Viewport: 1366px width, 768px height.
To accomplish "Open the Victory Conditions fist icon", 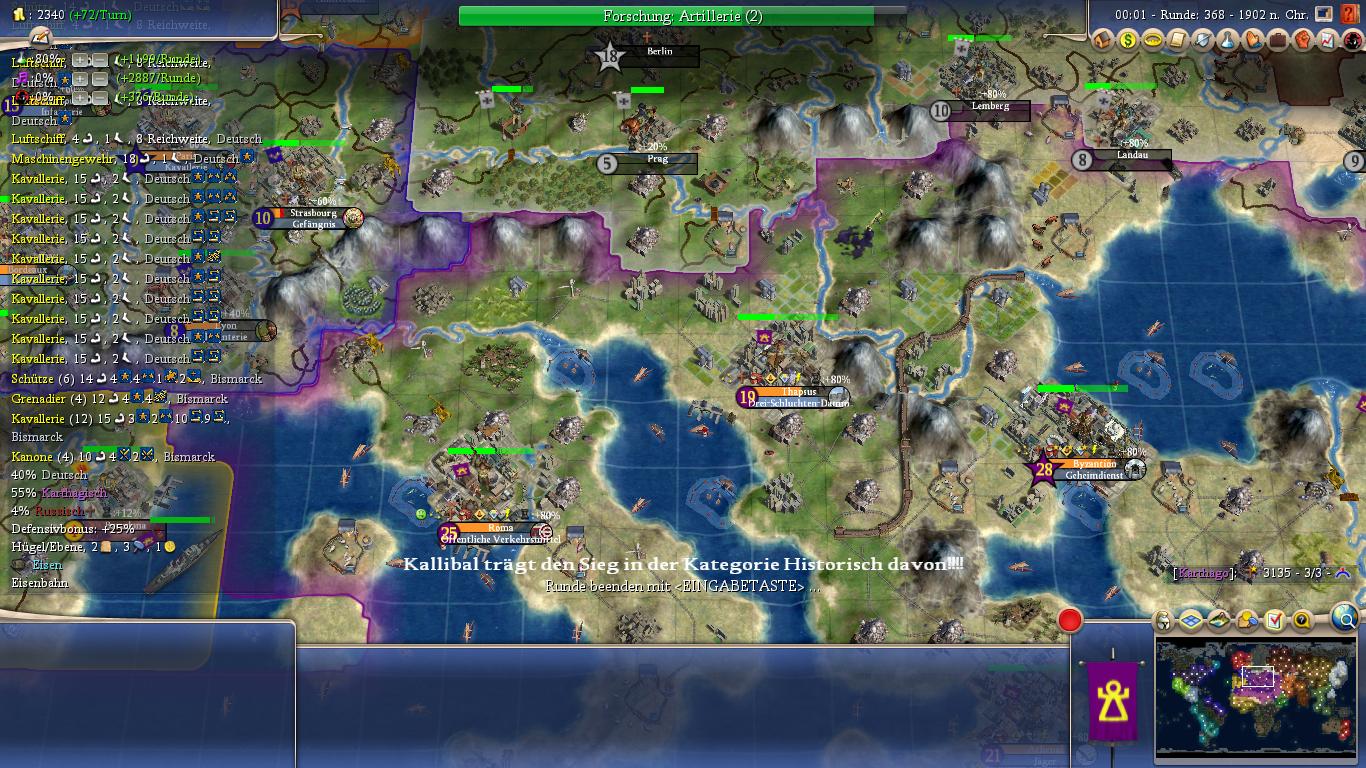I will 1303,41.
